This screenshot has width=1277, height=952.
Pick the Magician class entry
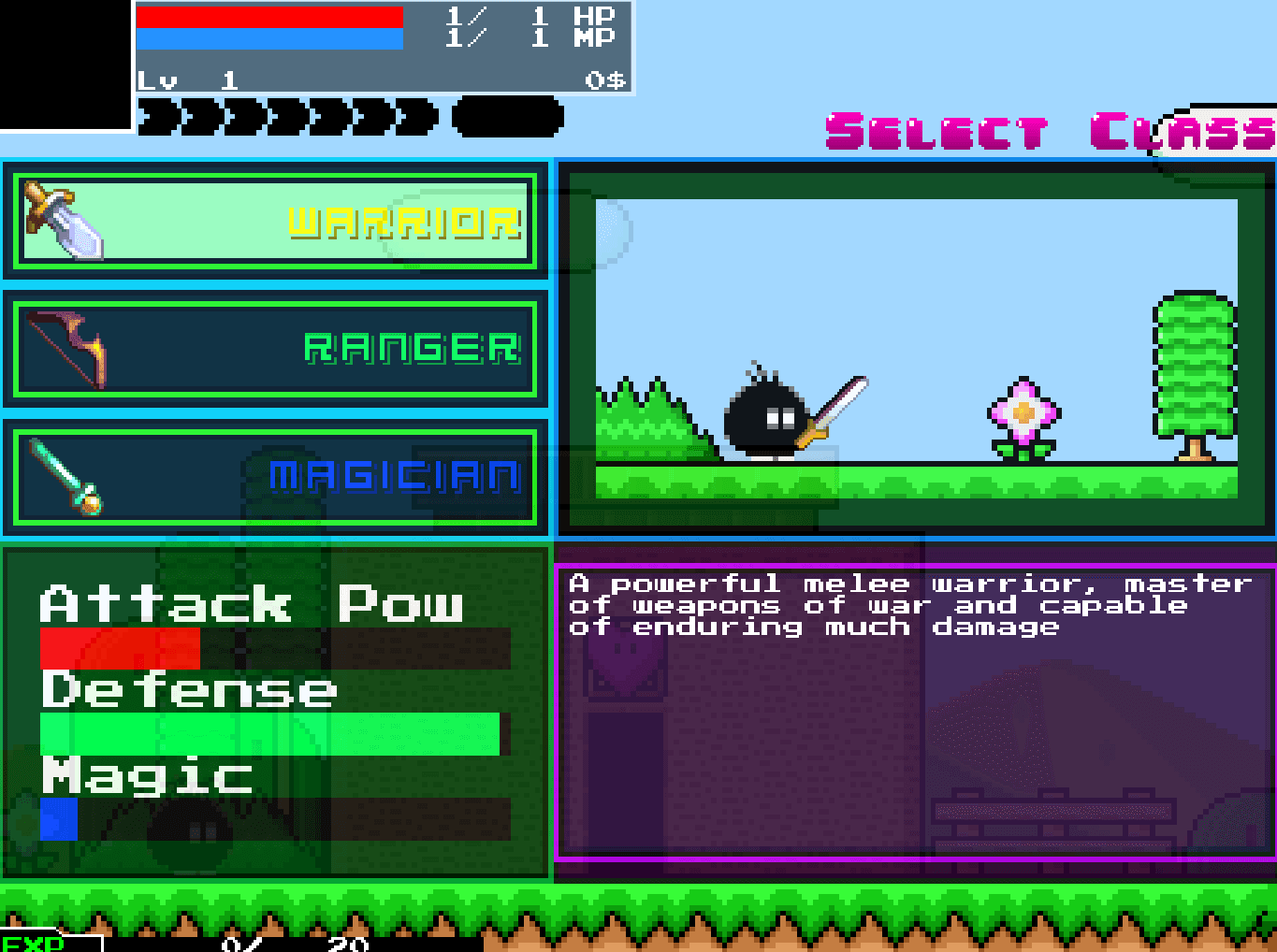275,477
